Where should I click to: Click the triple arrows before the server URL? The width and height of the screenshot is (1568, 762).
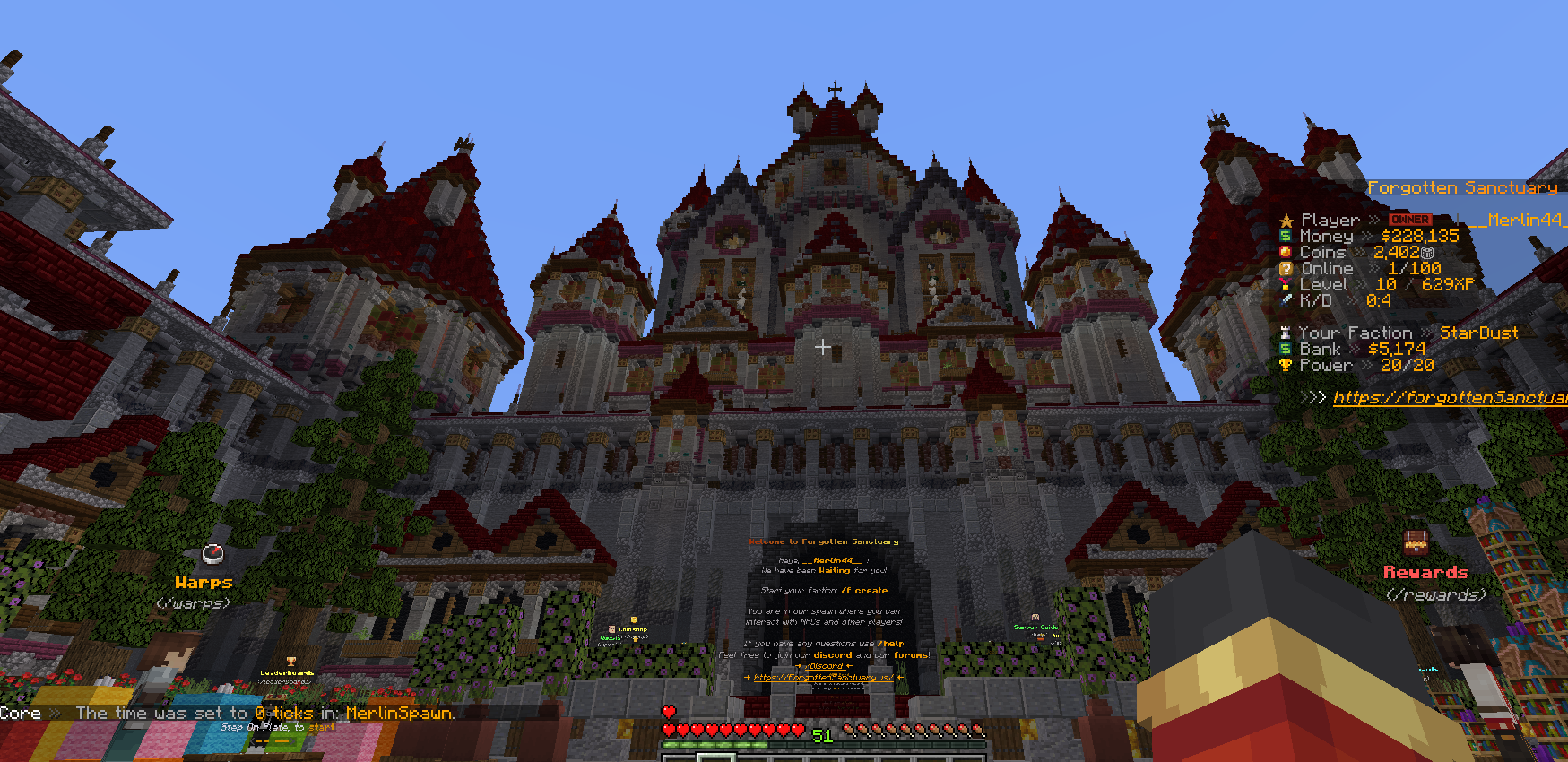pos(1313,397)
